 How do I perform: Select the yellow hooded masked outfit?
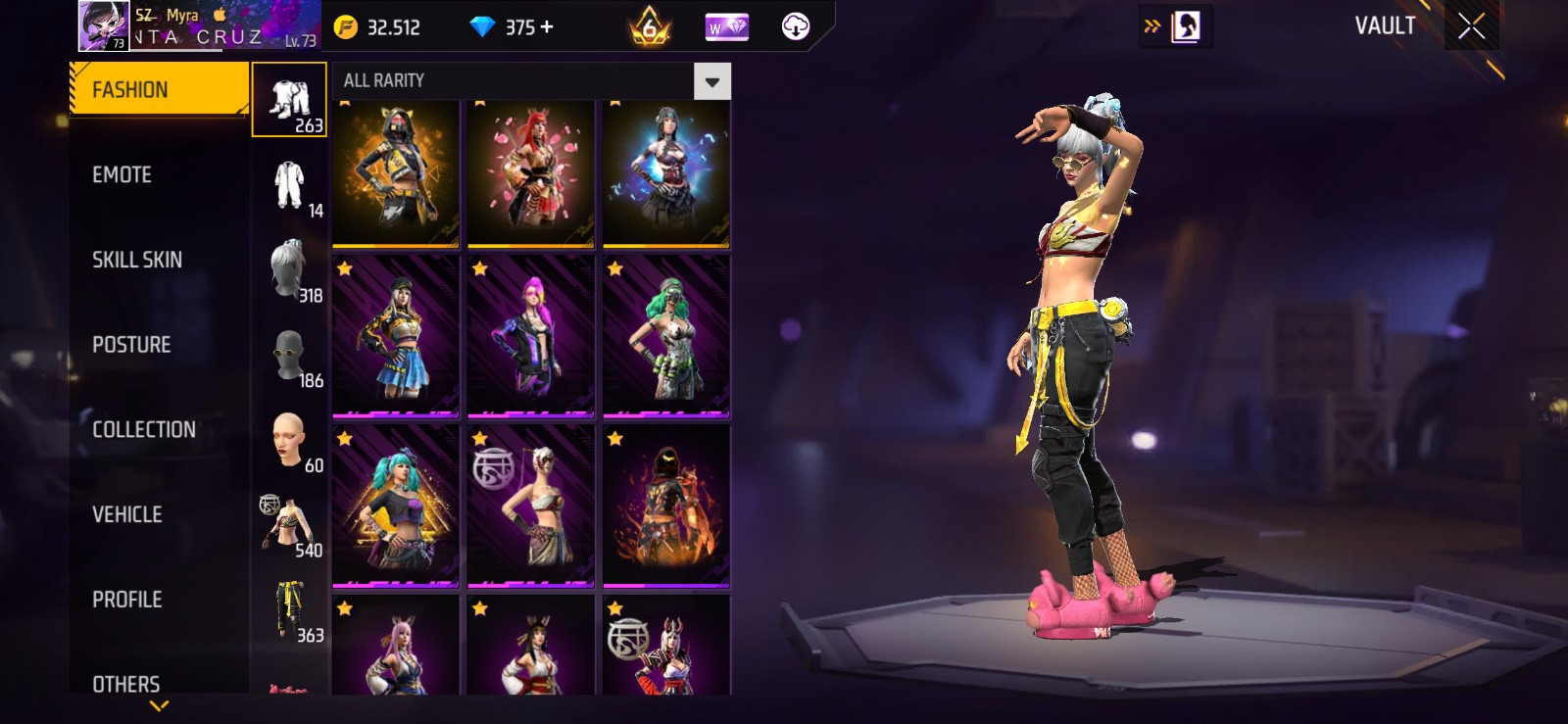pos(396,172)
